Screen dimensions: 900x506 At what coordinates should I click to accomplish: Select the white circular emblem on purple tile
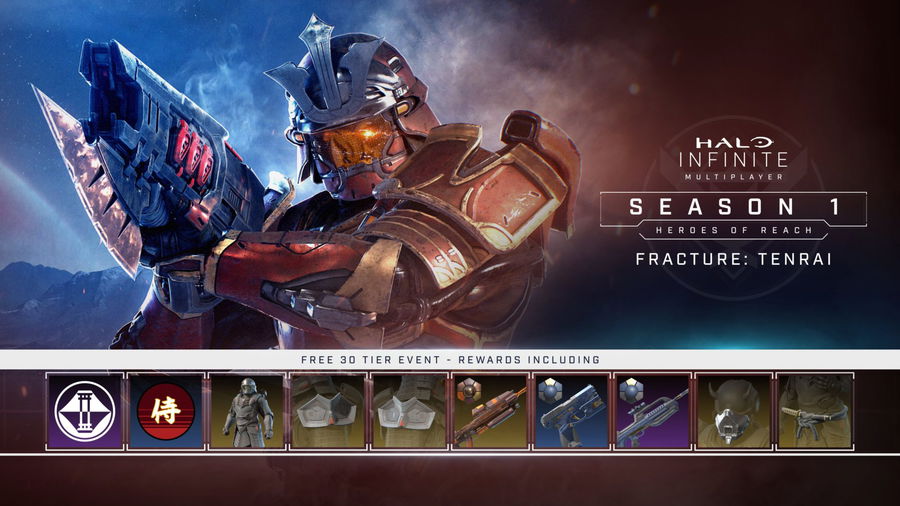[85, 411]
